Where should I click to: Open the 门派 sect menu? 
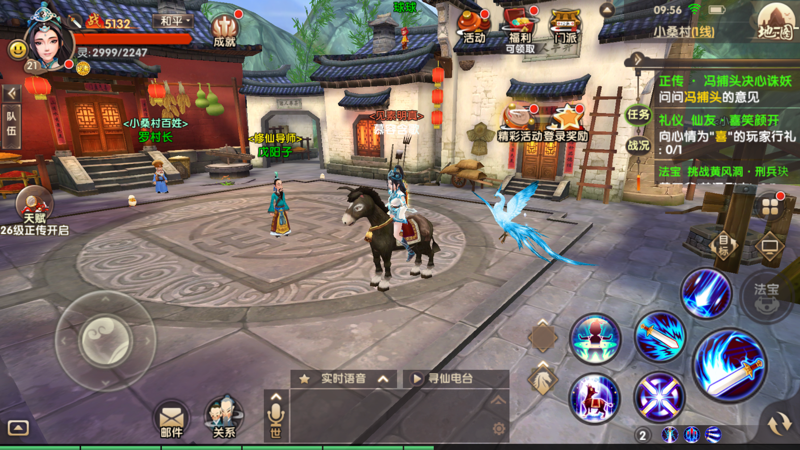564,27
